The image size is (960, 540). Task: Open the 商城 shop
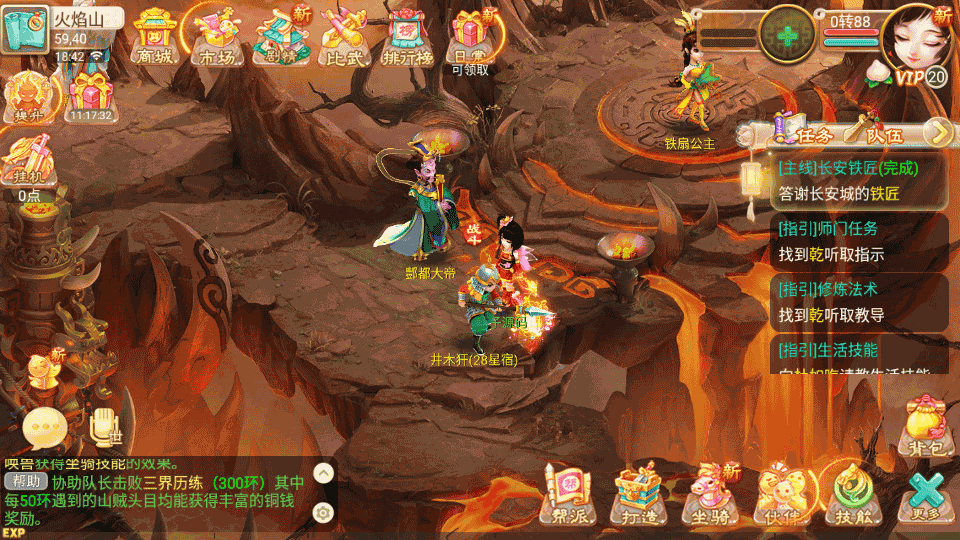point(154,36)
